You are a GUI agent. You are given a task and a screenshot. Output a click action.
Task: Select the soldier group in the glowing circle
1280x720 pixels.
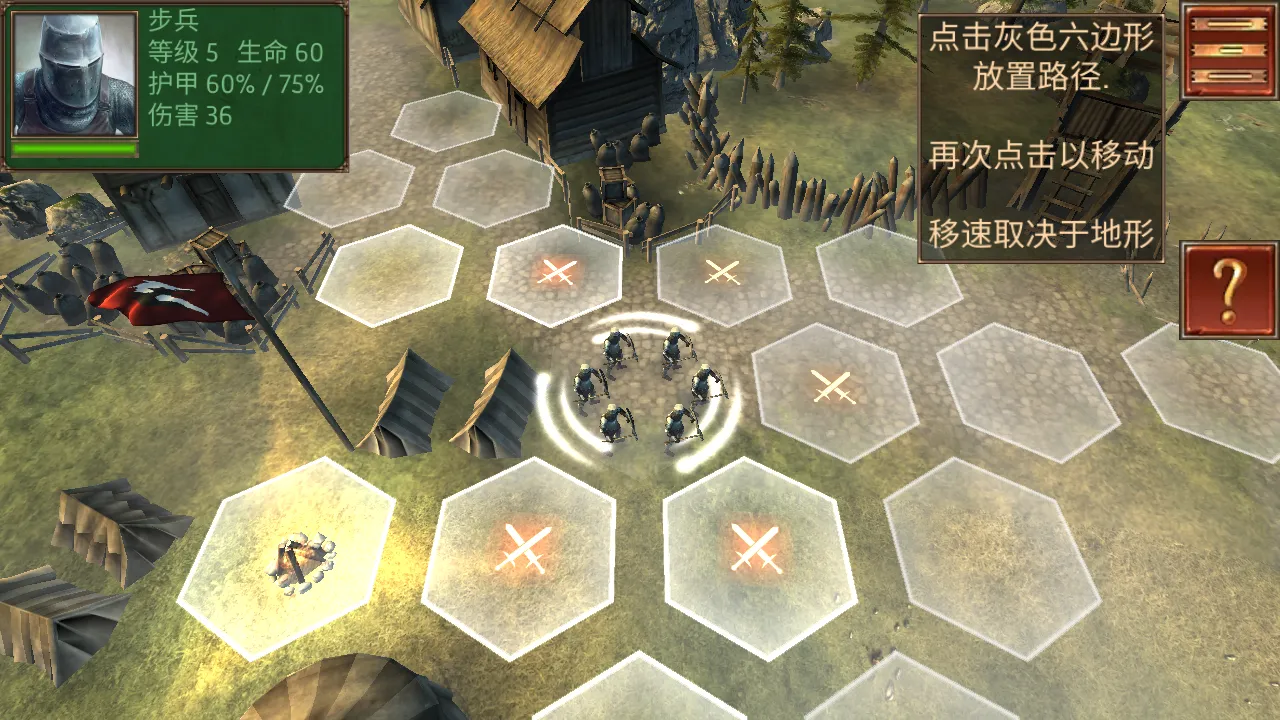[645, 390]
